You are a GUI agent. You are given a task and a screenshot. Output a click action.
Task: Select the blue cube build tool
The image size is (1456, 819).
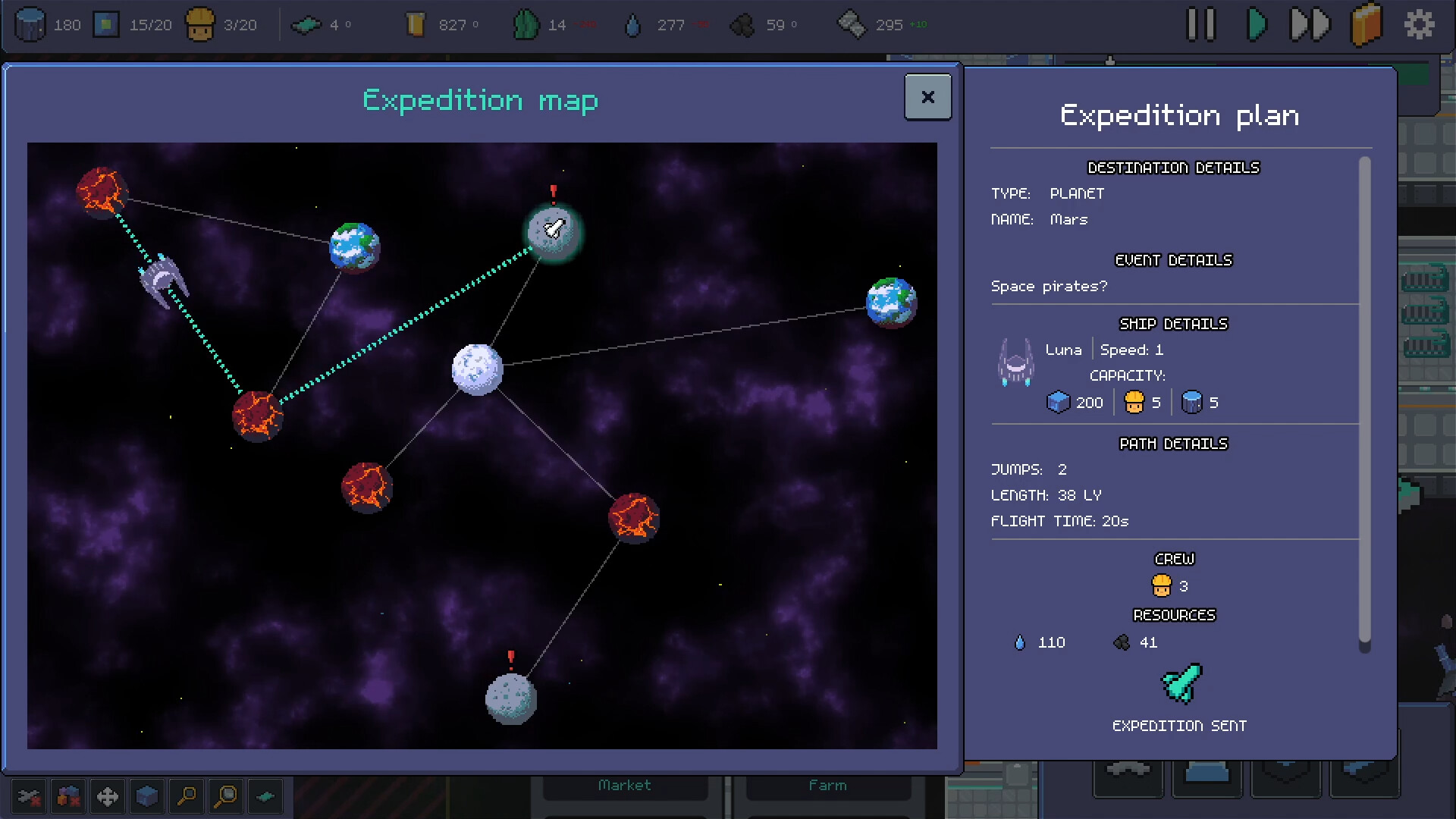(146, 796)
